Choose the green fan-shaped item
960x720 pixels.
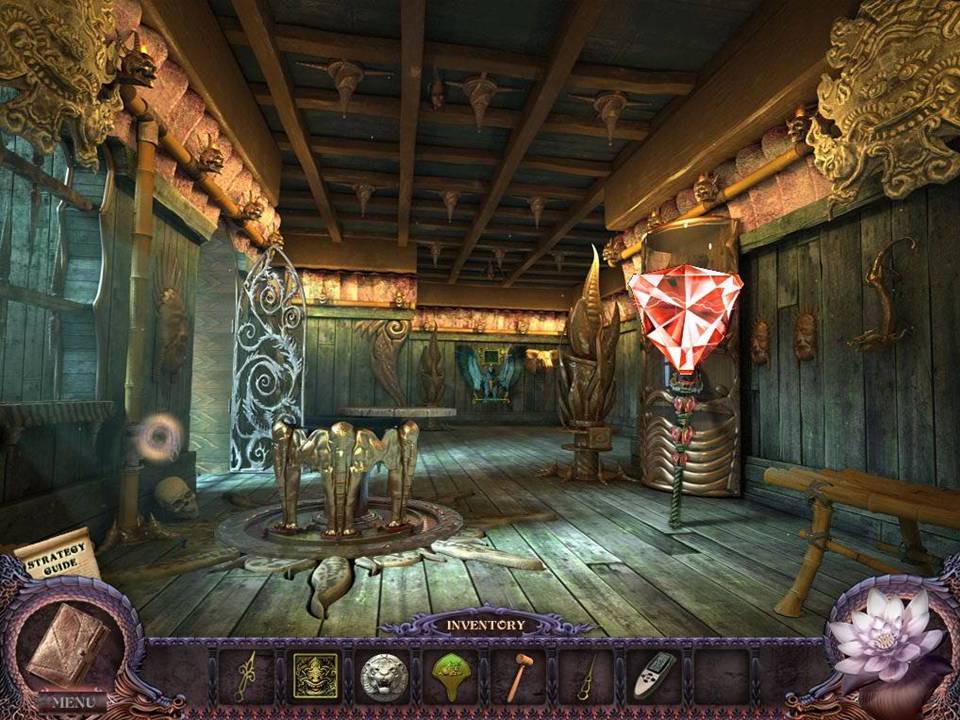pyautogui.click(x=452, y=676)
